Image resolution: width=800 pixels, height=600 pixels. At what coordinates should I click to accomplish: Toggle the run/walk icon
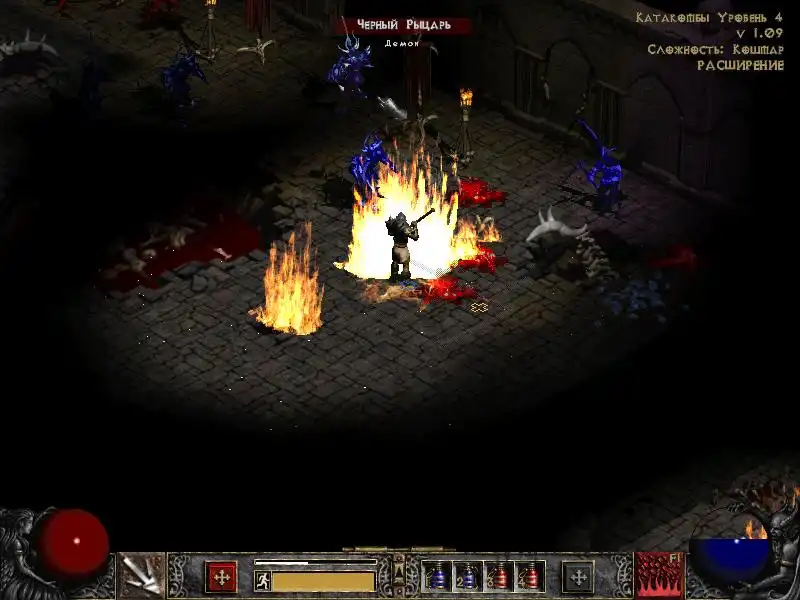point(263,580)
